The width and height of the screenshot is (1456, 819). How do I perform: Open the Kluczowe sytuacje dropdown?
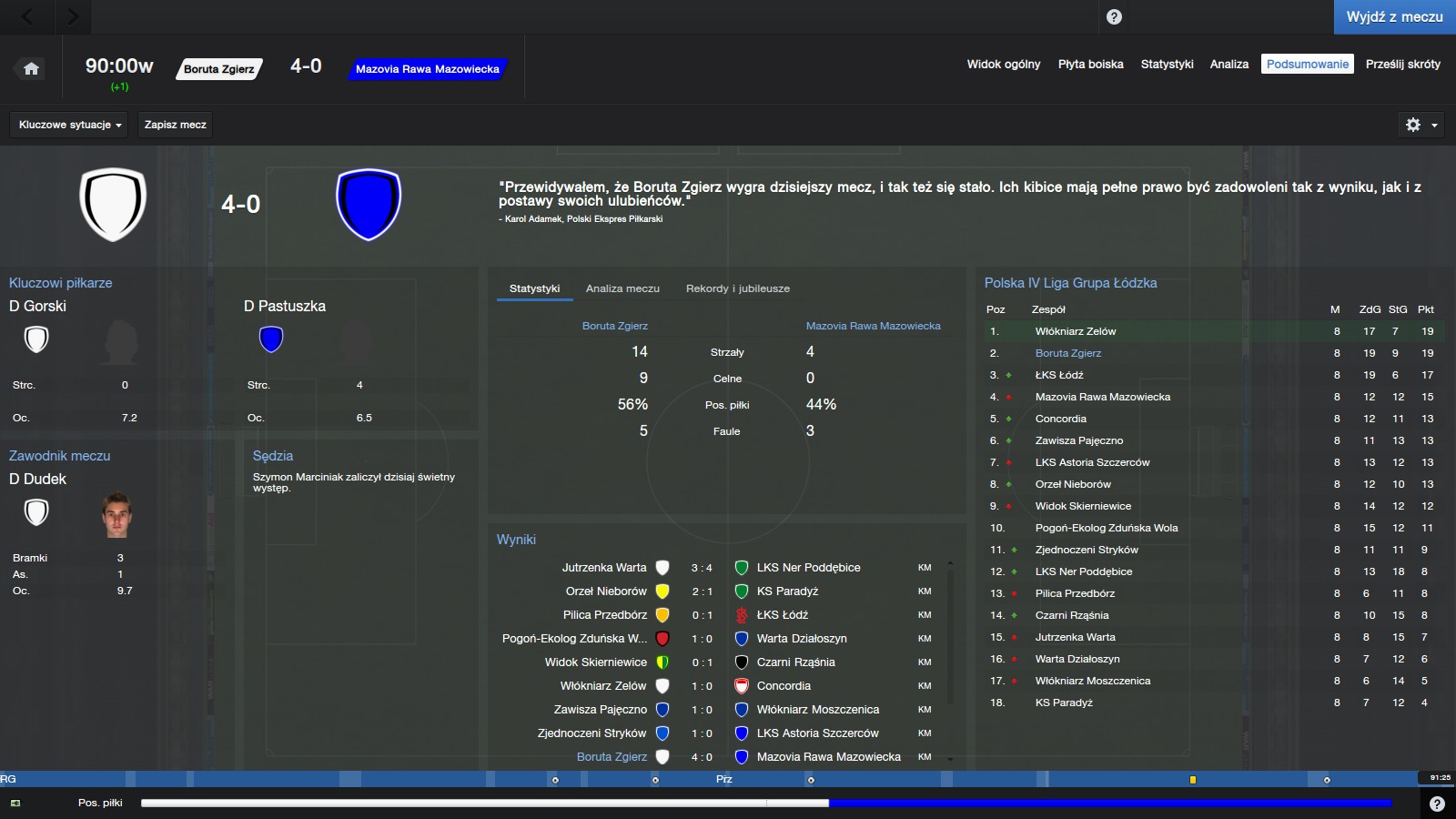tap(70, 125)
